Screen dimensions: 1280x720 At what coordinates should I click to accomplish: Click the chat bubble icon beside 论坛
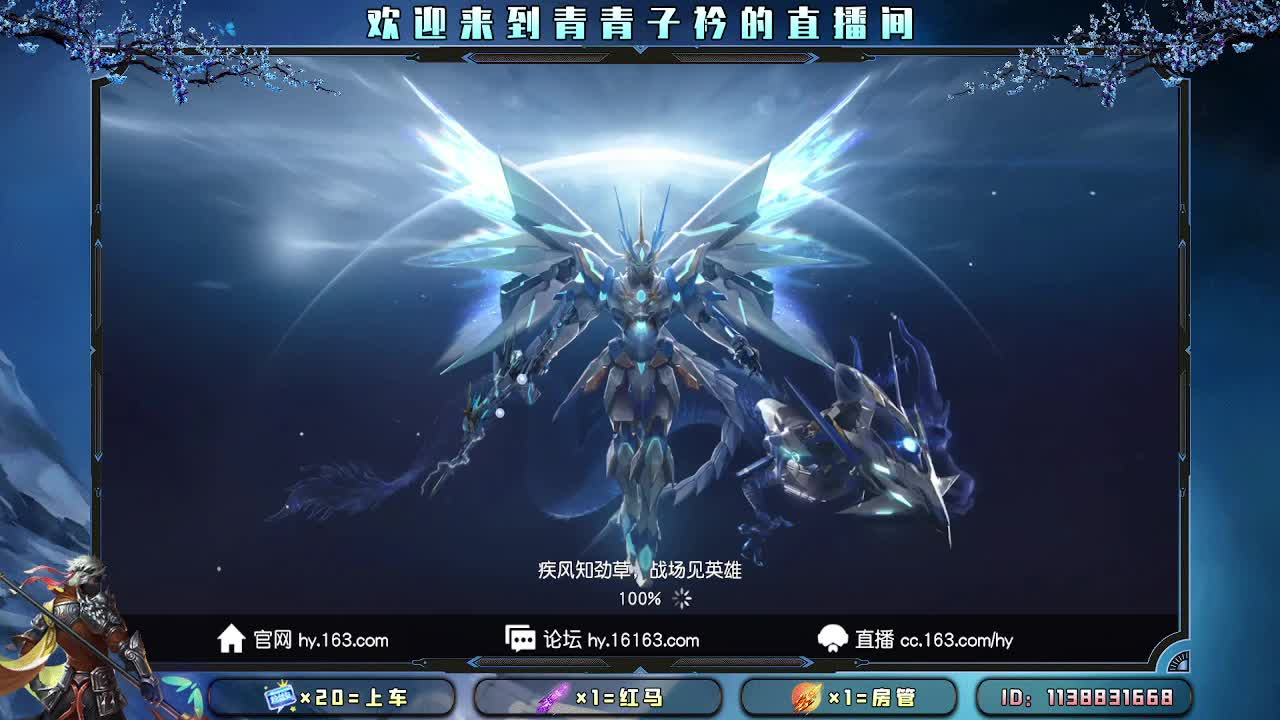click(520, 640)
